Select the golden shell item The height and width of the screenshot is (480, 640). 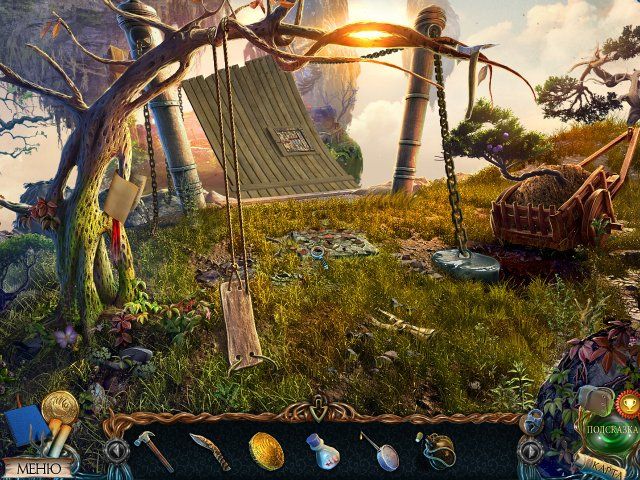266,451
